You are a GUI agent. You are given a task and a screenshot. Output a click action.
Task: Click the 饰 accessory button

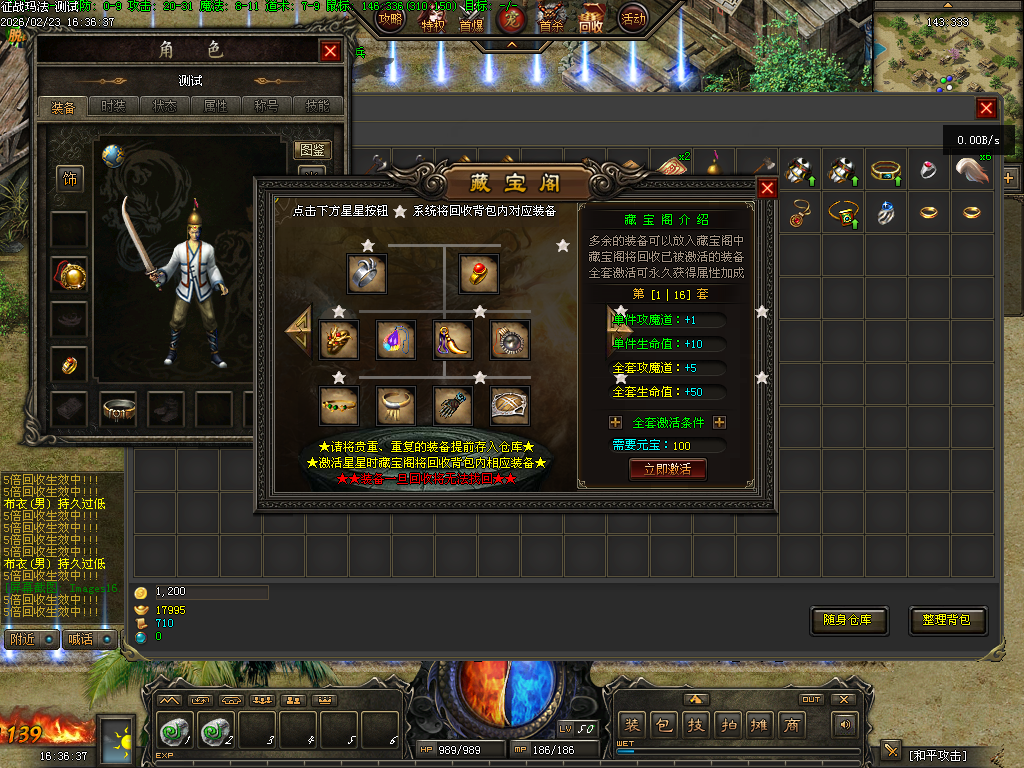tap(70, 179)
